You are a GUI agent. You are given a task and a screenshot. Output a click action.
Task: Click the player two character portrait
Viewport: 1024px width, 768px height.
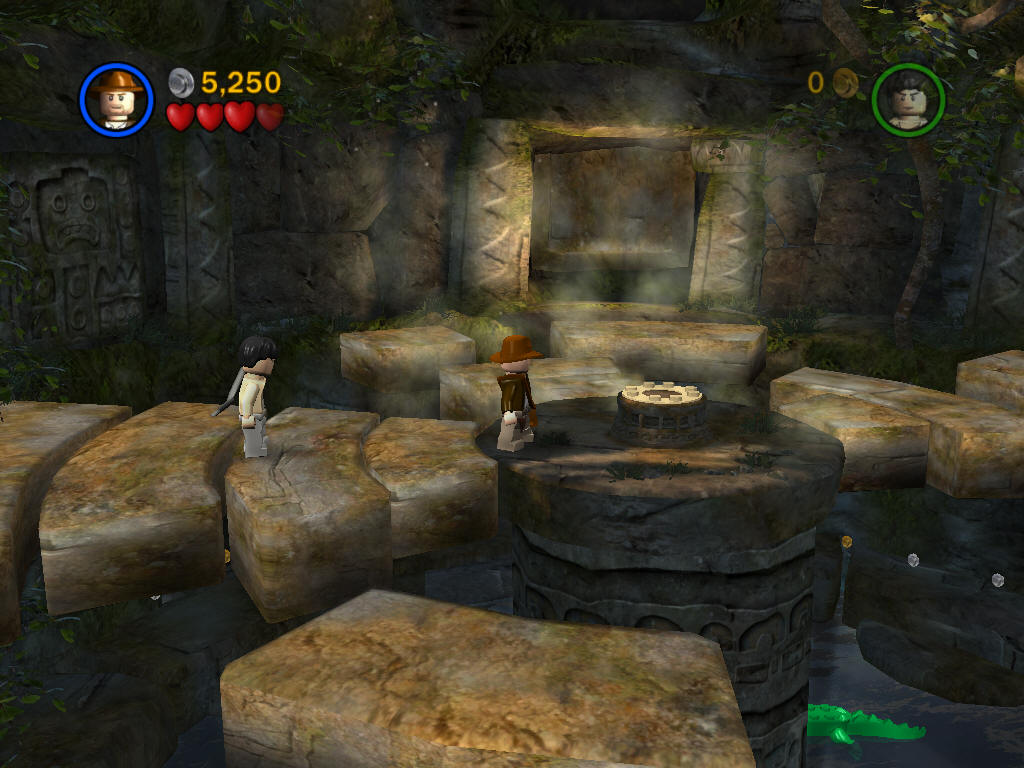pos(907,99)
